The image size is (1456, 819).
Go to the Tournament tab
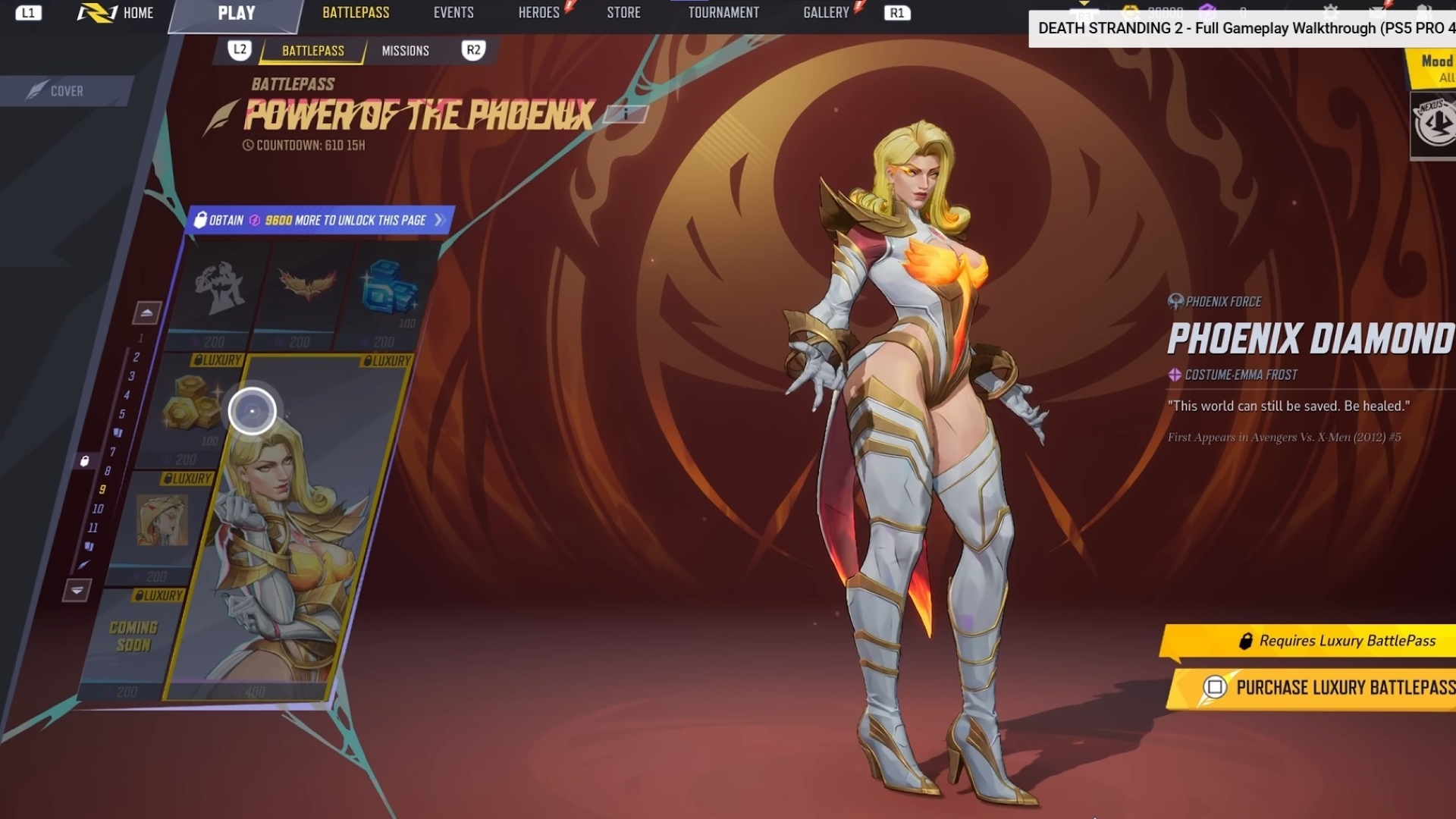[723, 13]
